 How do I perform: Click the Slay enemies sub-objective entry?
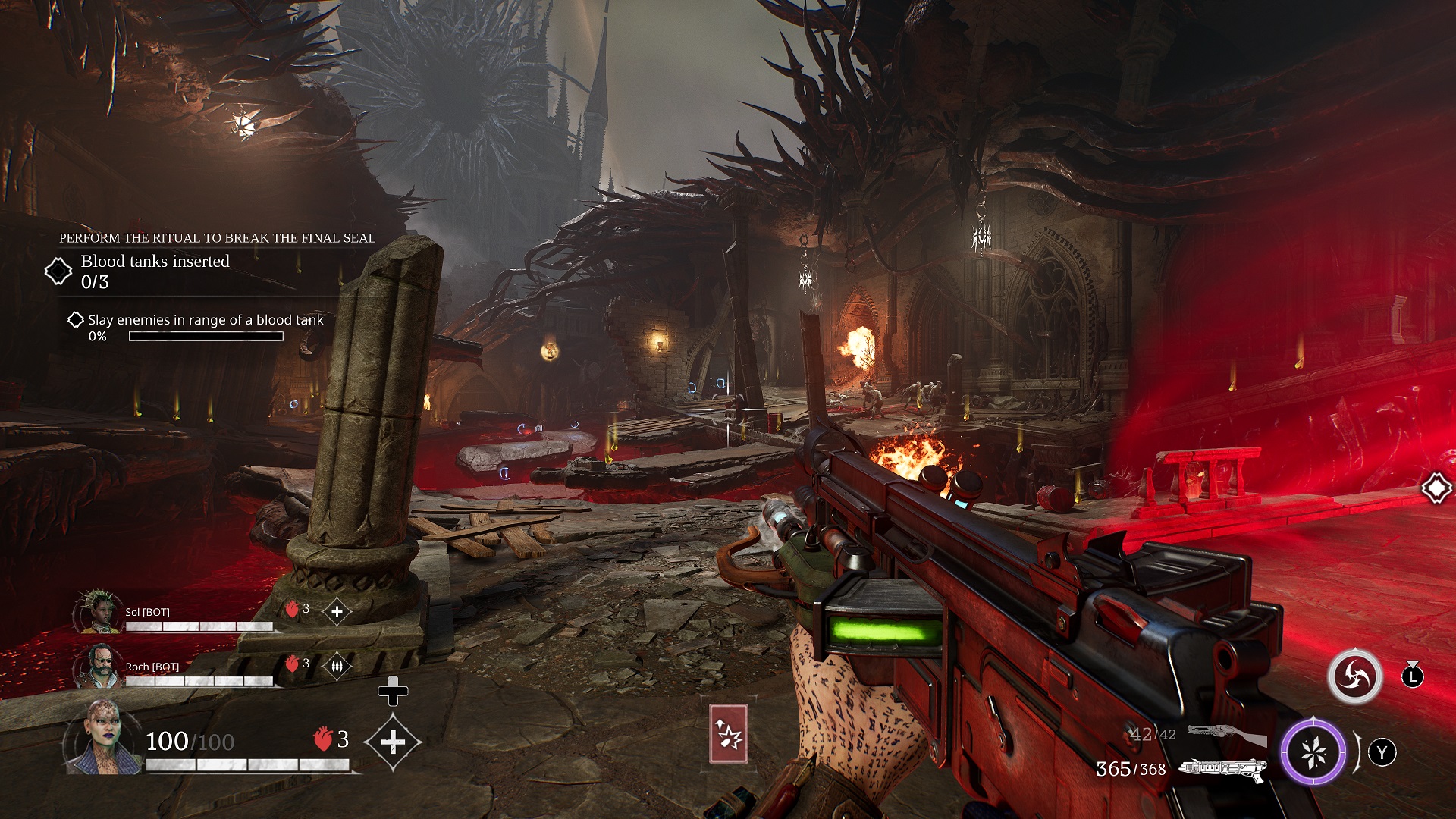coord(205,320)
